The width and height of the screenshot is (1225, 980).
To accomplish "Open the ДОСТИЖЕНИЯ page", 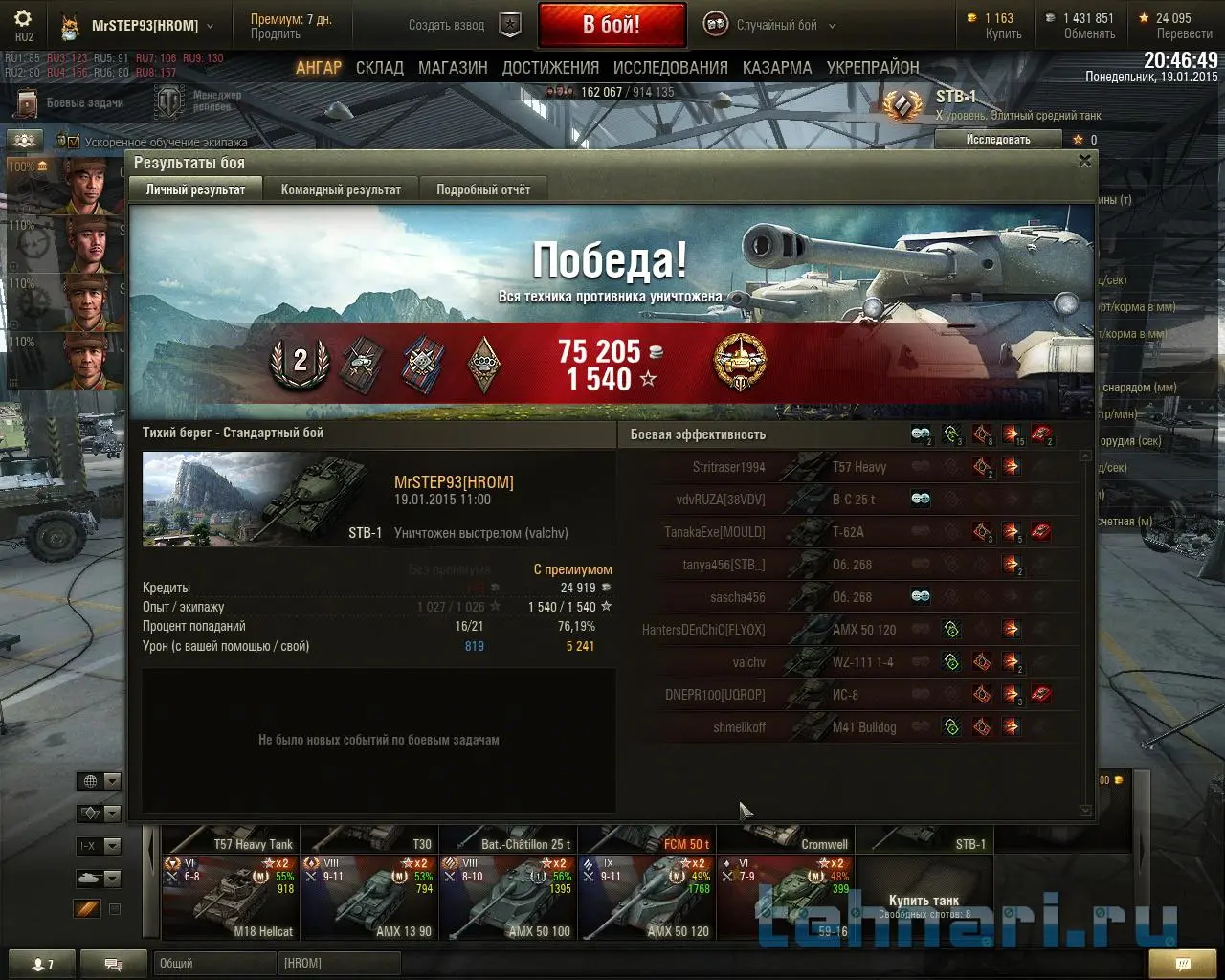I will click(x=550, y=68).
